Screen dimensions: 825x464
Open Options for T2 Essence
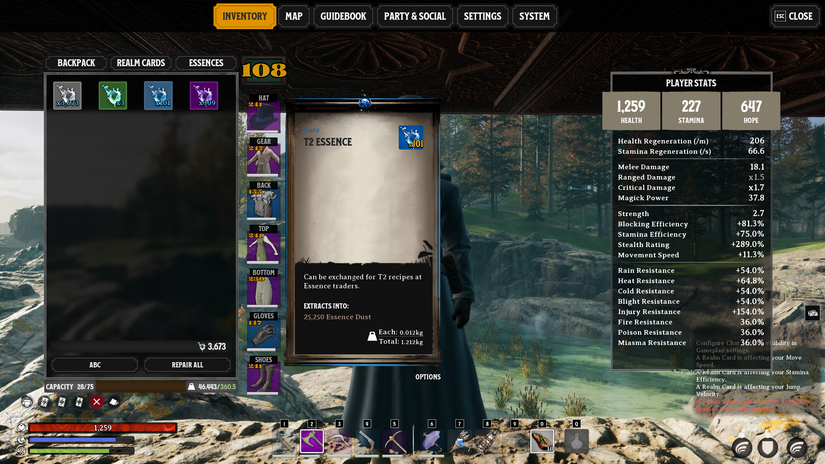(x=428, y=377)
